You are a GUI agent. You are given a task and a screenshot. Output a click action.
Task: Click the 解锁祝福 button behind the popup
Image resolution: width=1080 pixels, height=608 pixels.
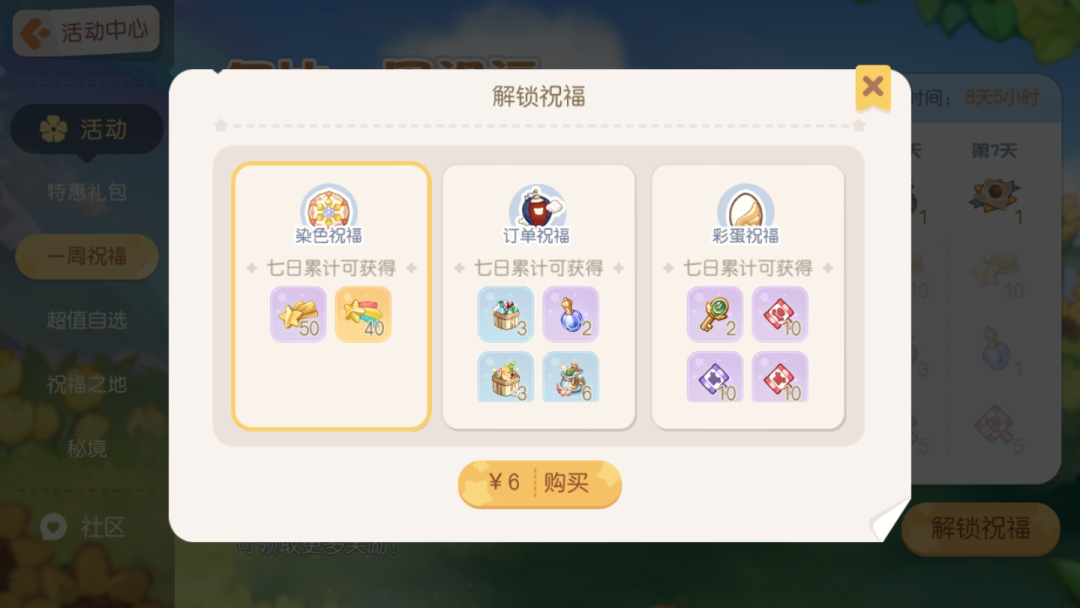click(980, 529)
